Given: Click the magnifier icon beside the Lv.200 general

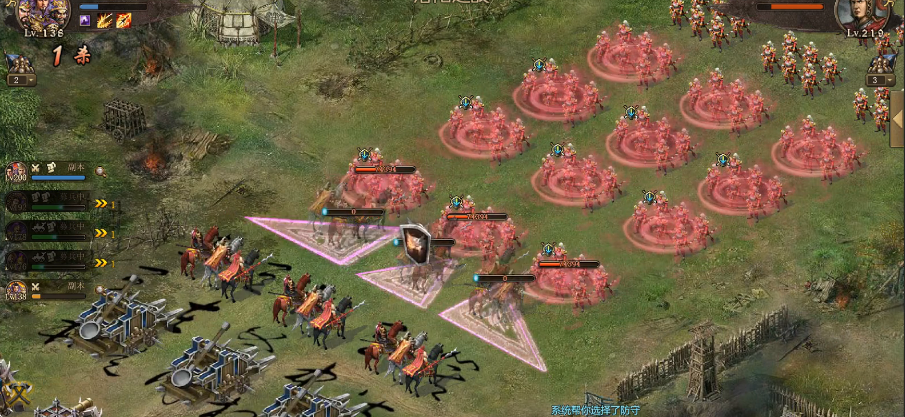Looking at the screenshot, I should point(100,171).
